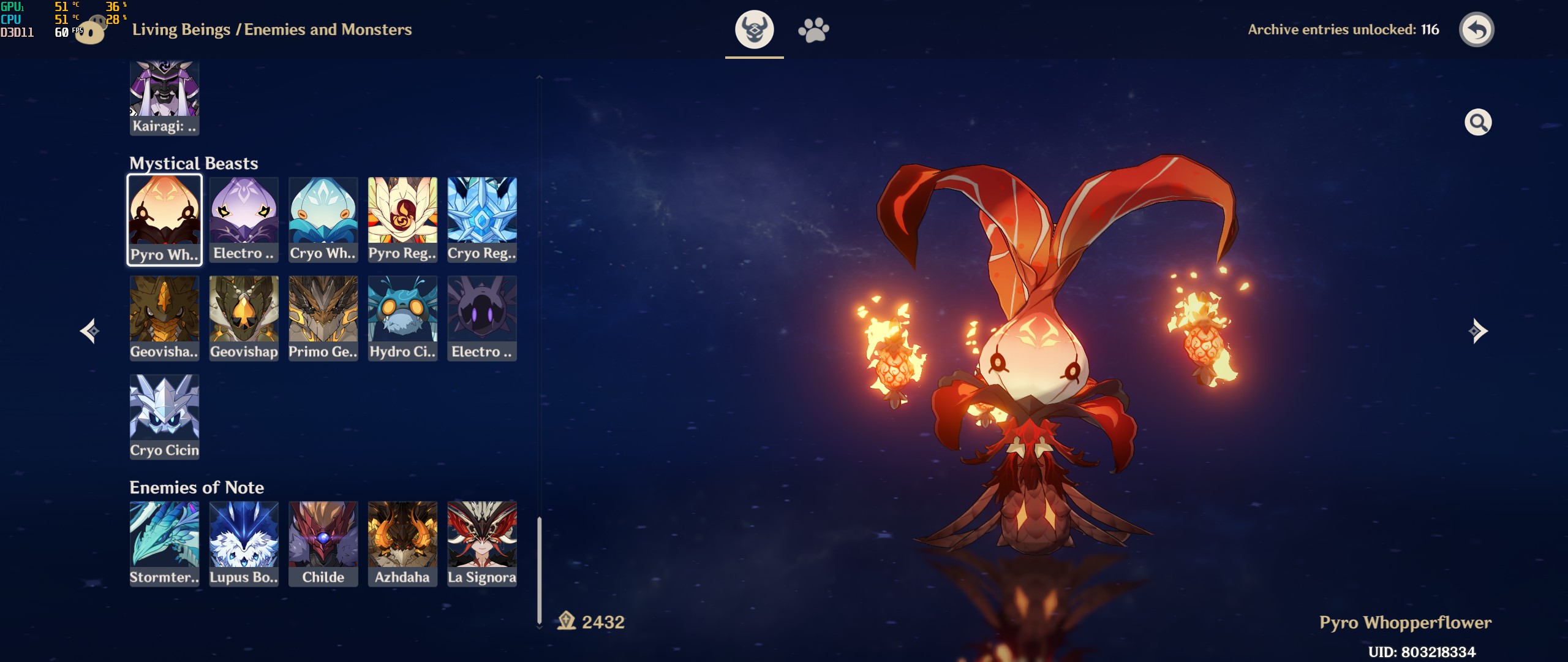Switch to the Enemies and Monsters tab

coord(754,29)
